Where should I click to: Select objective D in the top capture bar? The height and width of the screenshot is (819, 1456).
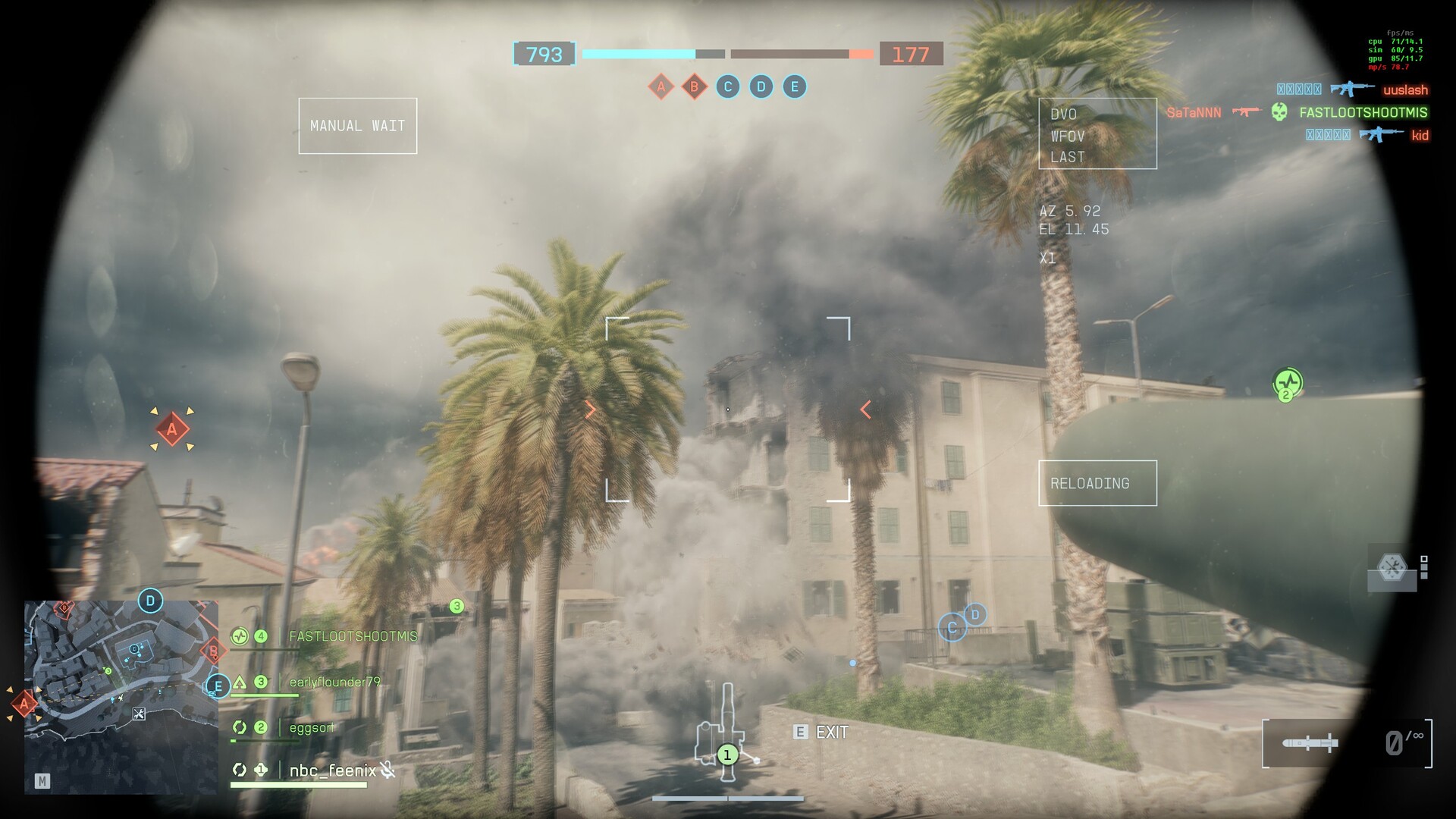pyautogui.click(x=761, y=86)
